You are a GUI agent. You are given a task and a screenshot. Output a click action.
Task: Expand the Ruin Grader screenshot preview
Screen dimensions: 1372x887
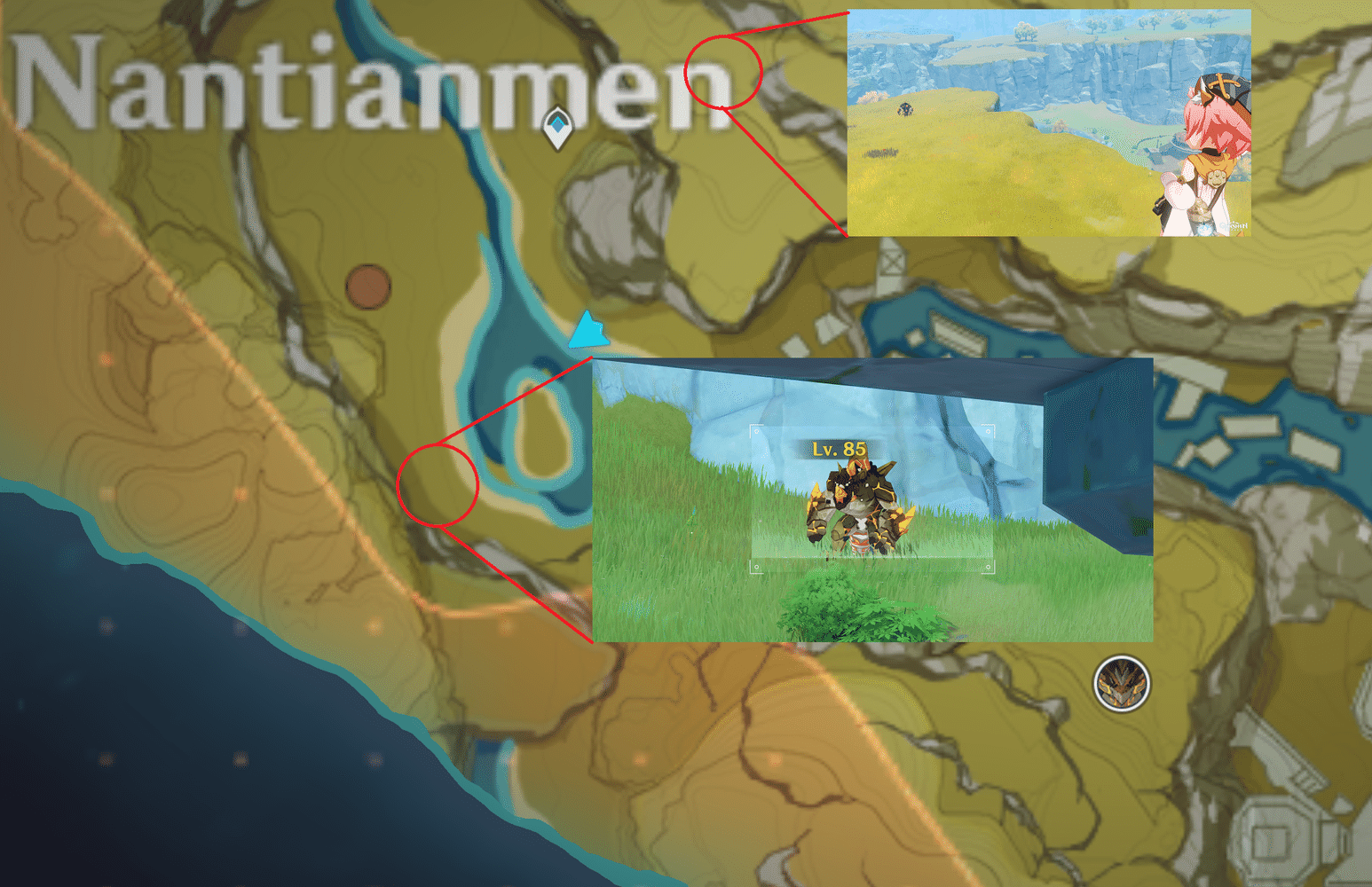coord(874,501)
